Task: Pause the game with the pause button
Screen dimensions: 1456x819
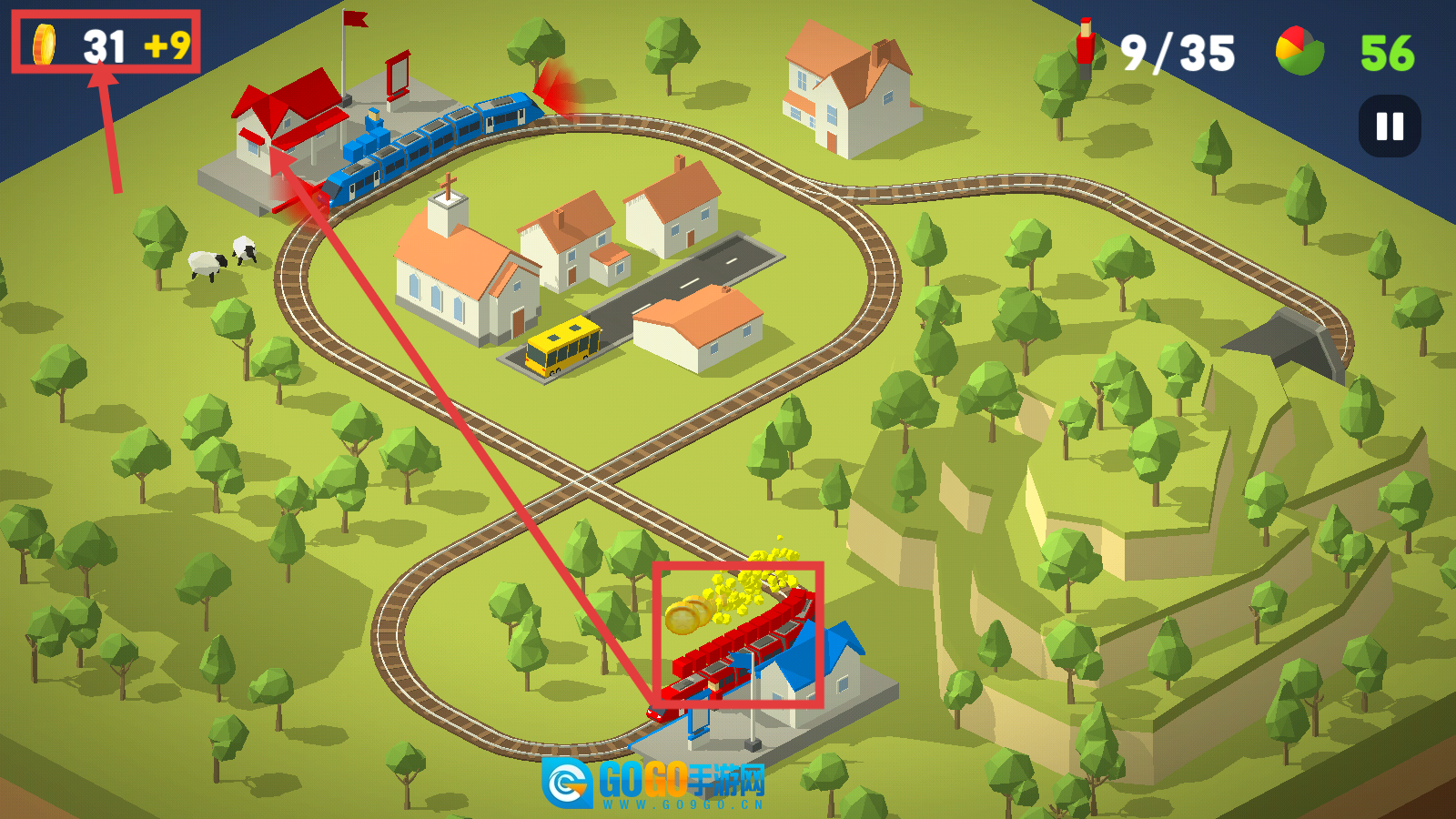Action: pos(1390,126)
